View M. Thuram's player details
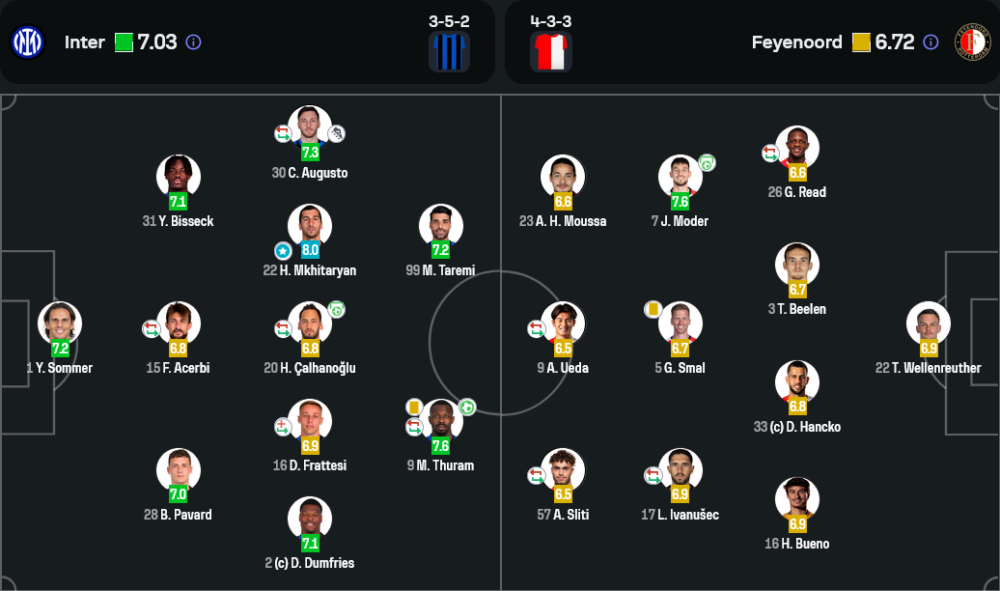This screenshot has height=591, width=1000. (x=441, y=422)
